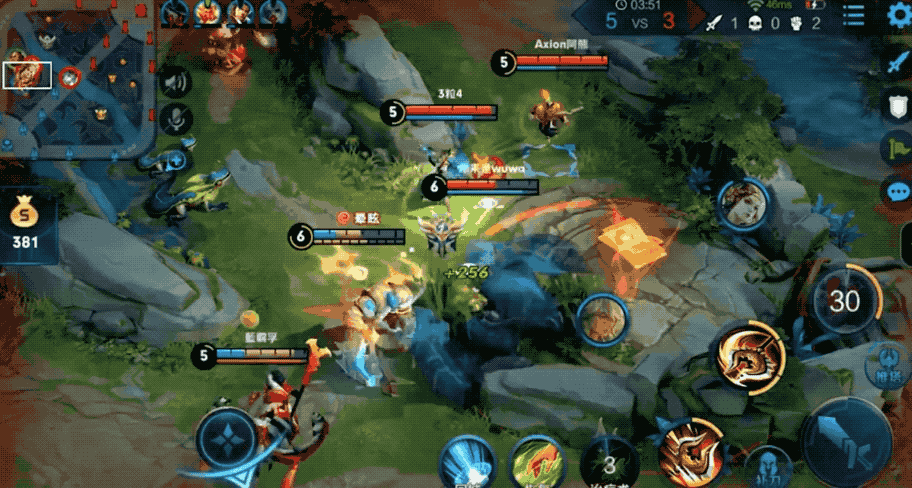This screenshot has height=488, width=912.
Task: Toggle the speaker sound button
Action: (x=176, y=82)
